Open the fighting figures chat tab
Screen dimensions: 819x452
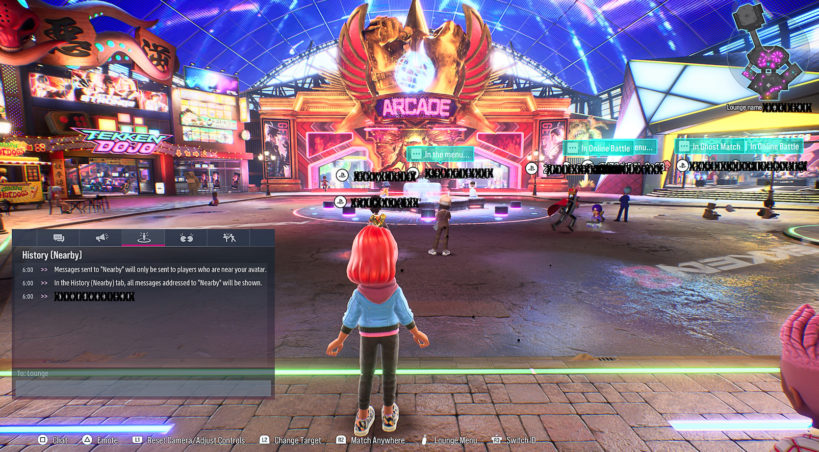(229, 238)
